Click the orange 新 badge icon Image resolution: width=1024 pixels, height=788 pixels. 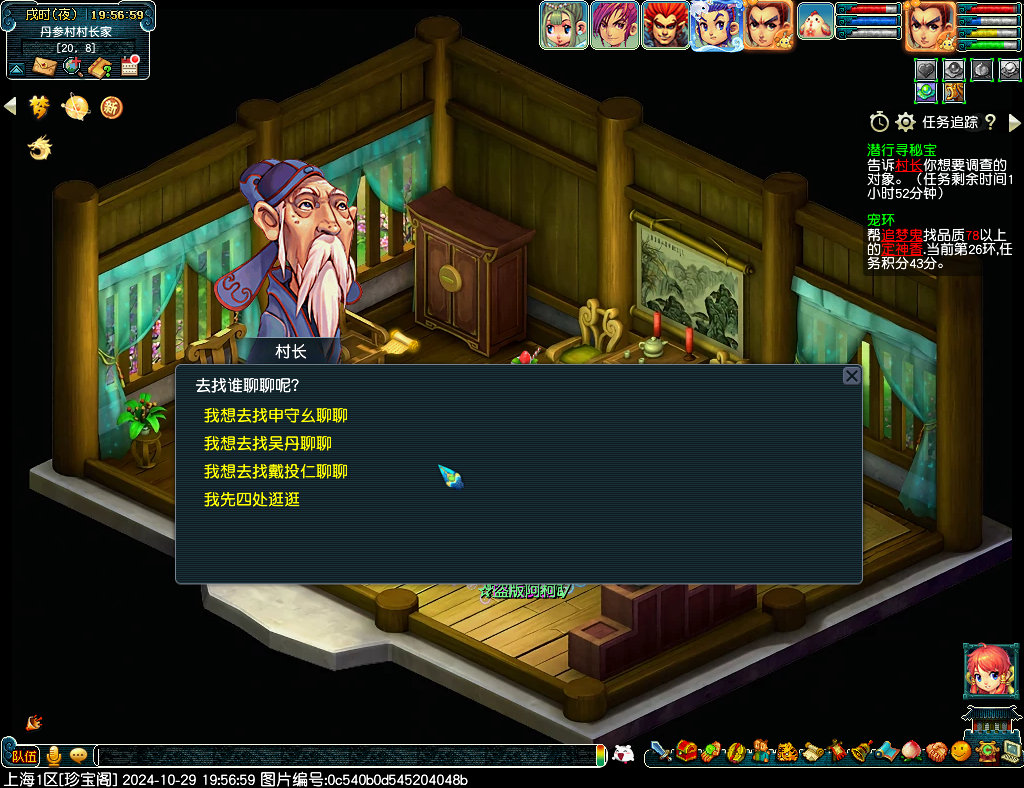111,106
